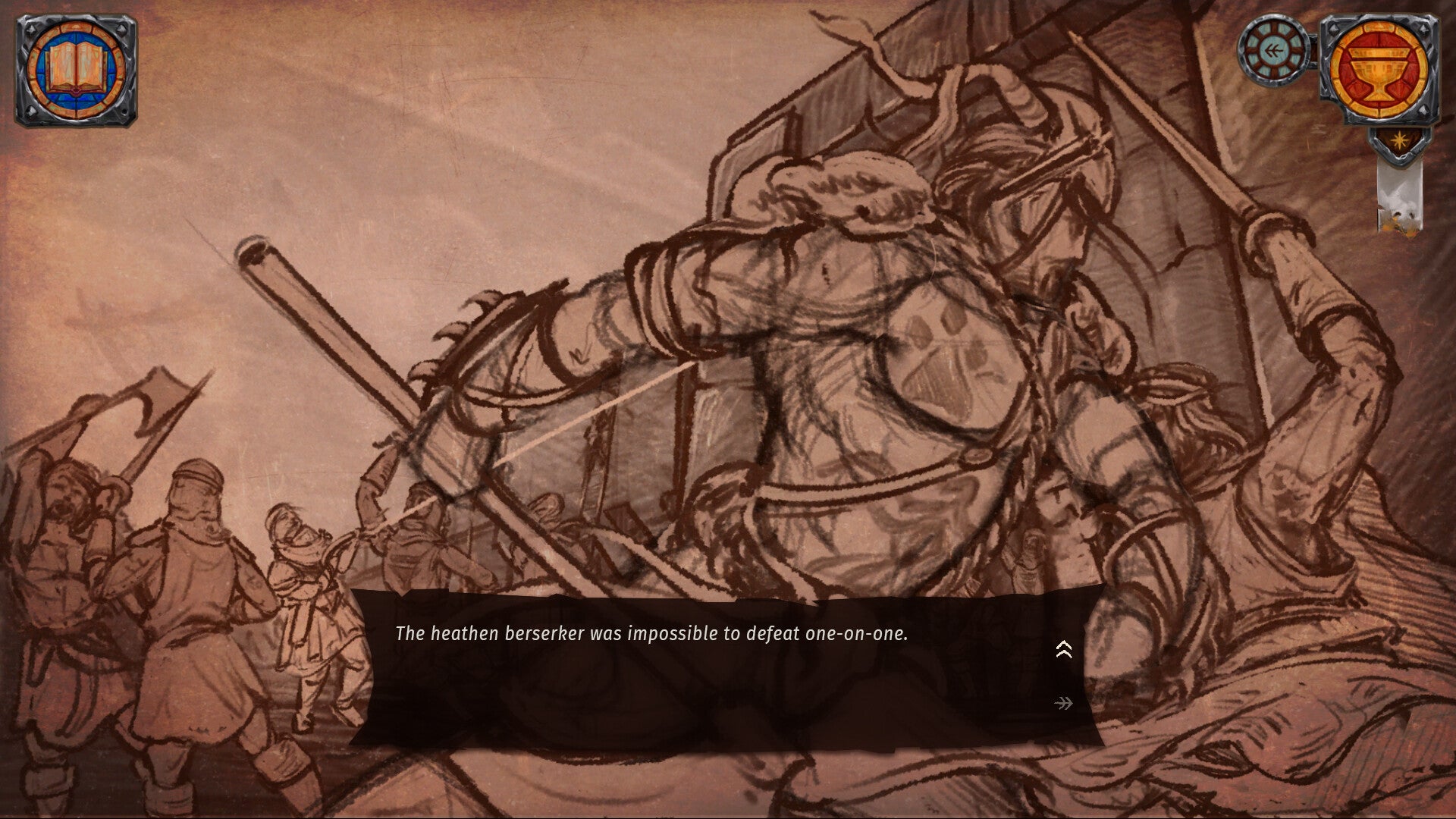This screenshot has height=819, width=1456.
Task: Expand dialogue with the double chevron up
Action: [x=1063, y=649]
